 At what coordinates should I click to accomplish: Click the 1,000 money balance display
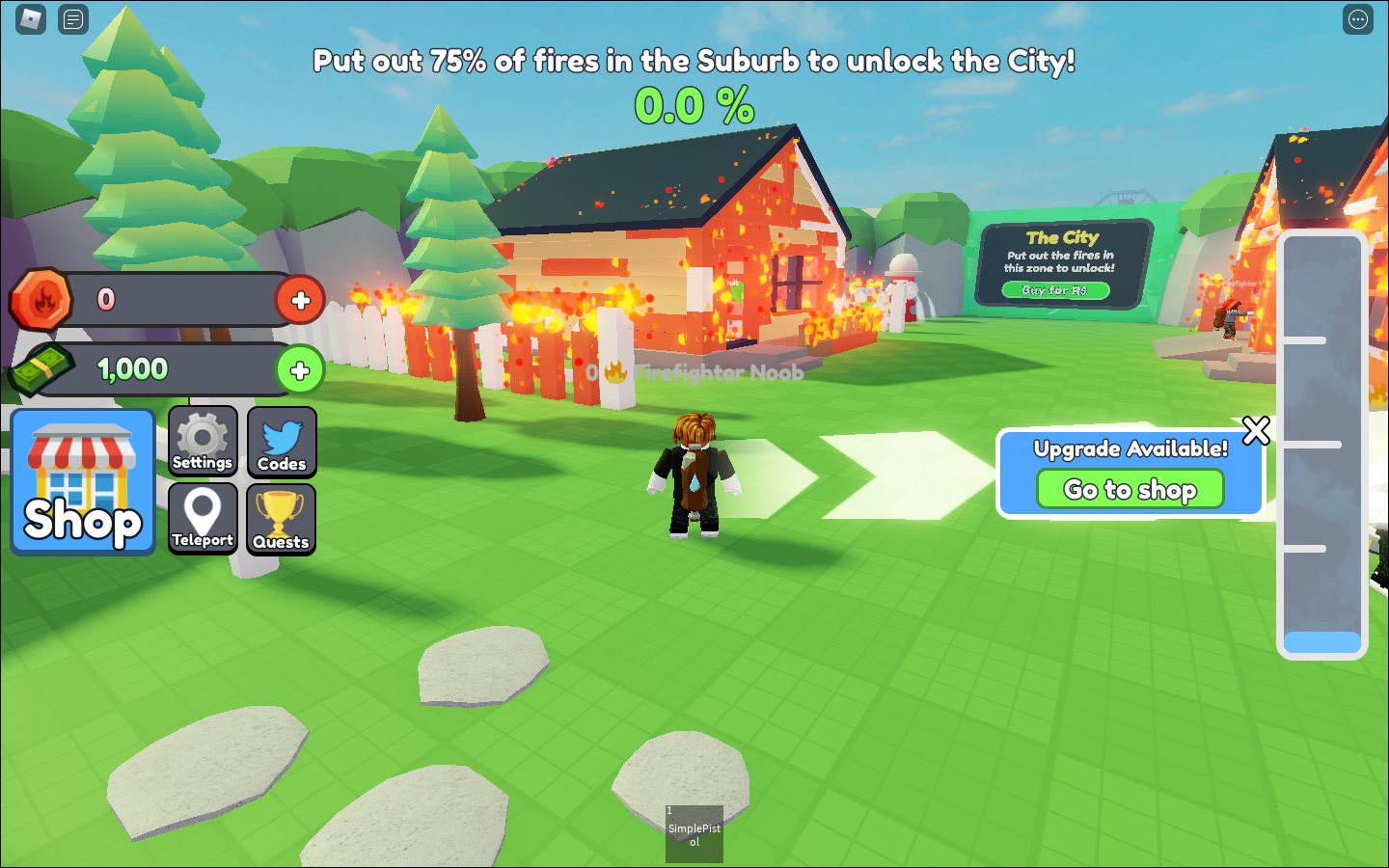[x=133, y=368]
